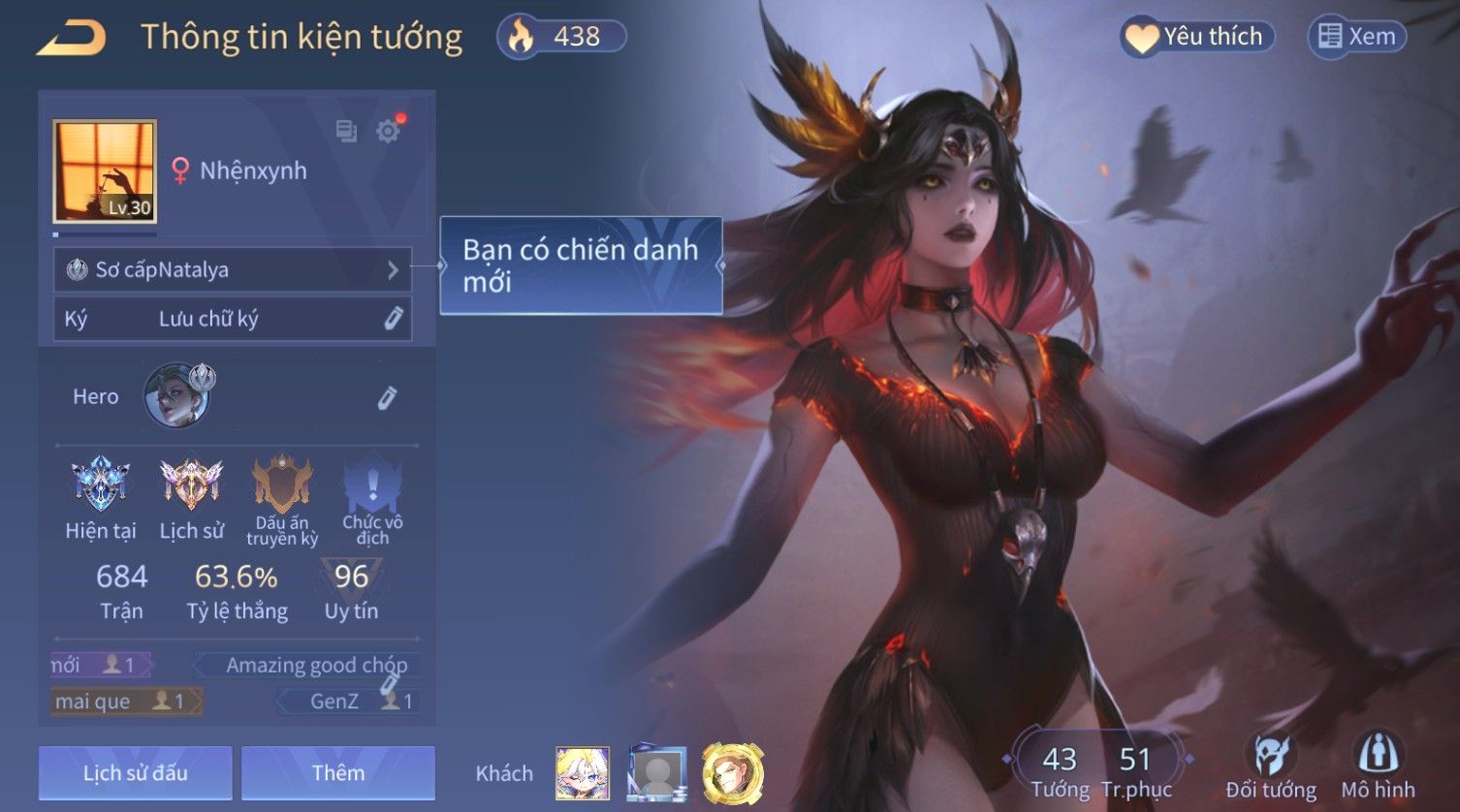Open the Đổi tướng hero swap button
Image resolution: width=1460 pixels, height=812 pixels.
(1271, 767)
